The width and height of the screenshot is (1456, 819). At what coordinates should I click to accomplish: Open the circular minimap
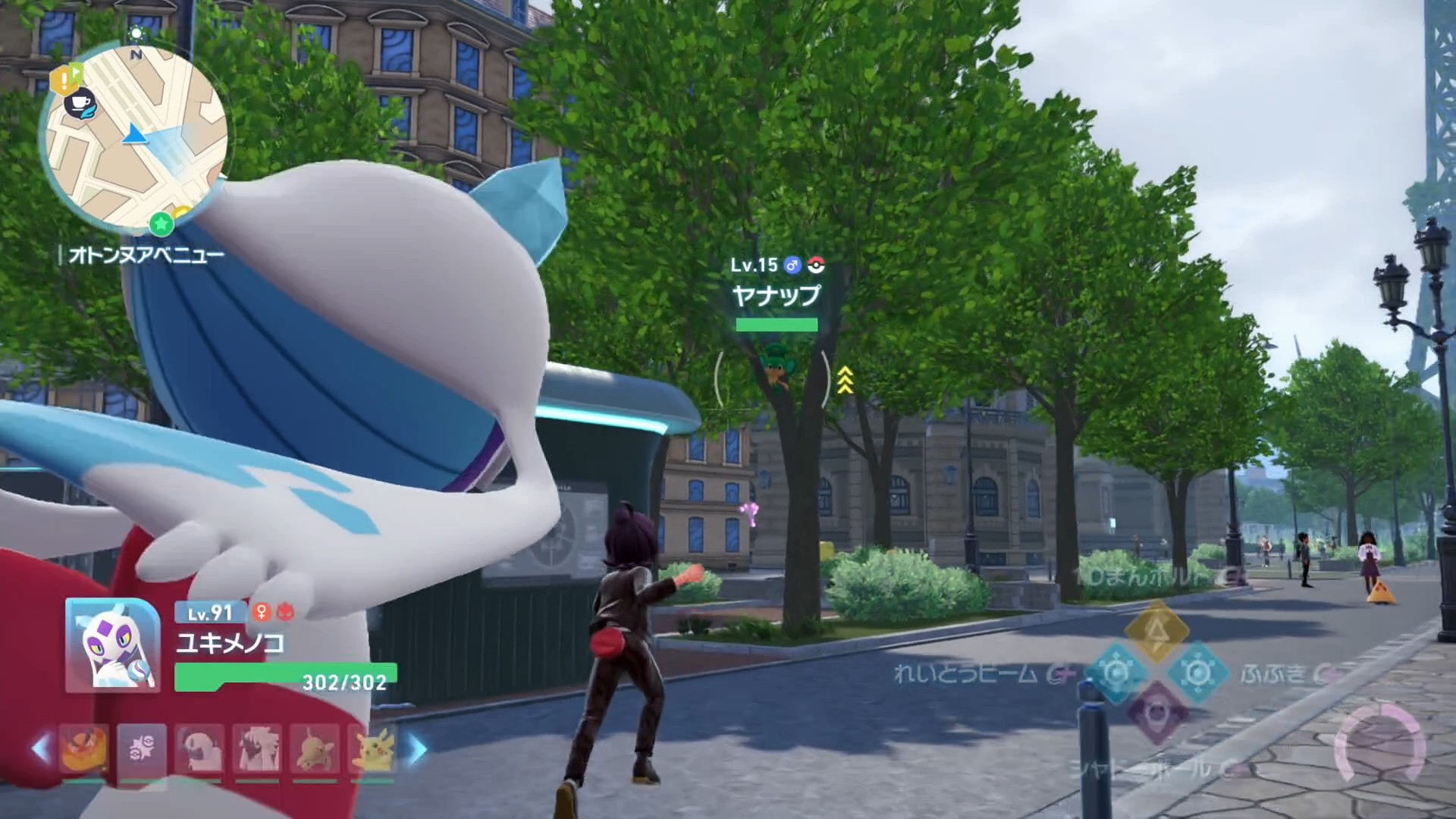pos(136,135)
